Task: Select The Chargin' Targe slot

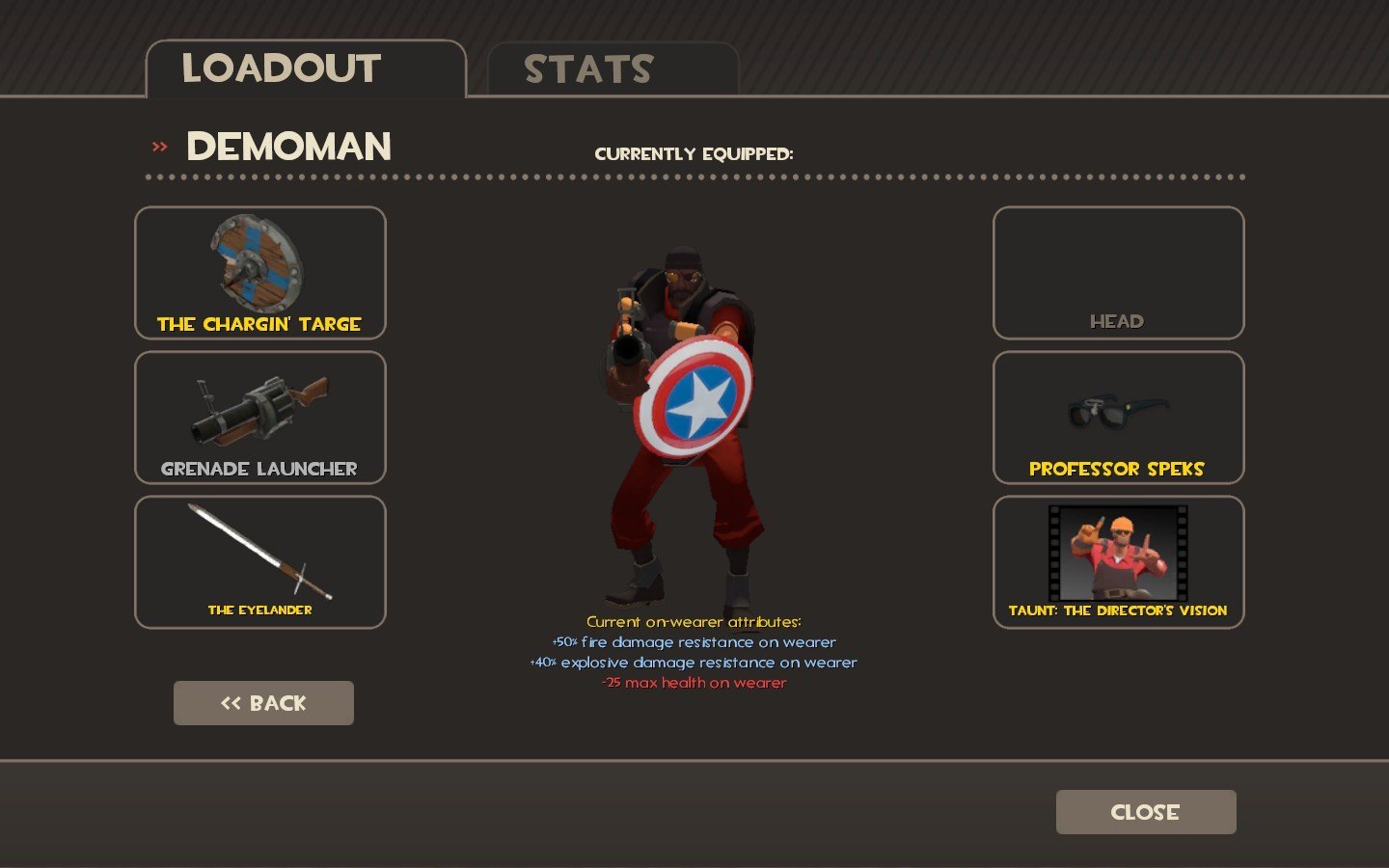Action: click(260, 273)
